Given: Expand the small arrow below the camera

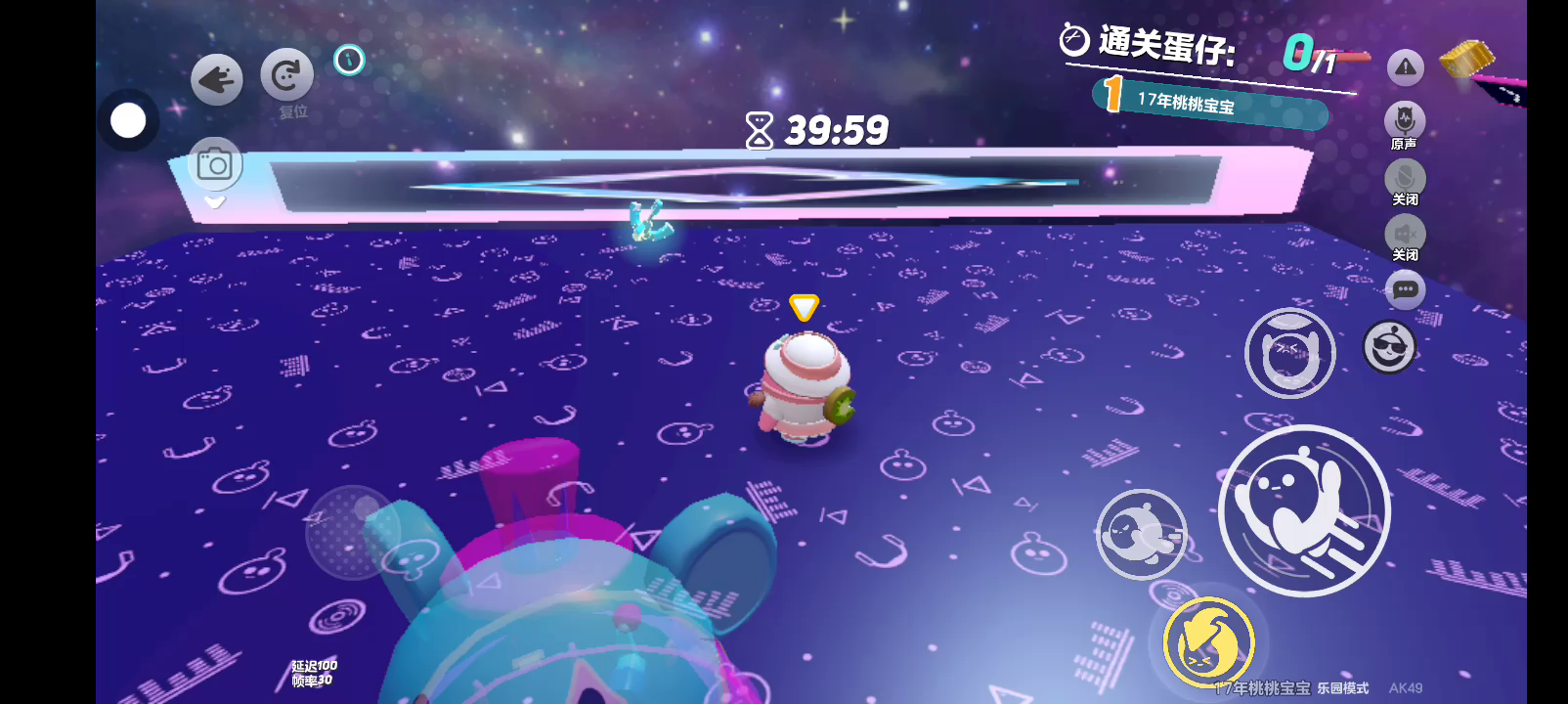Looking at the screenshot, I should point(214,202).
